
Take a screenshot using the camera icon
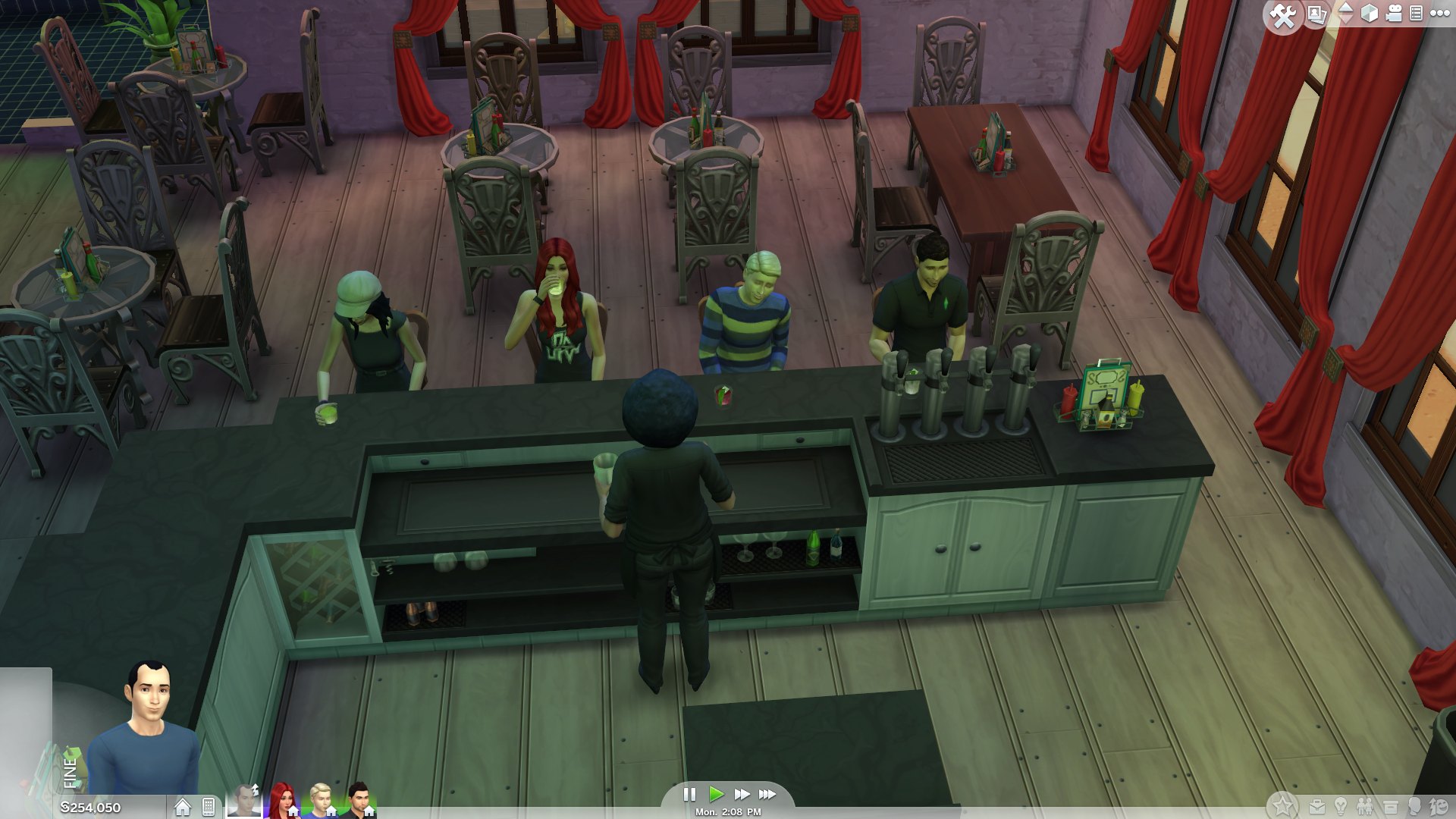coord(1316,13)
